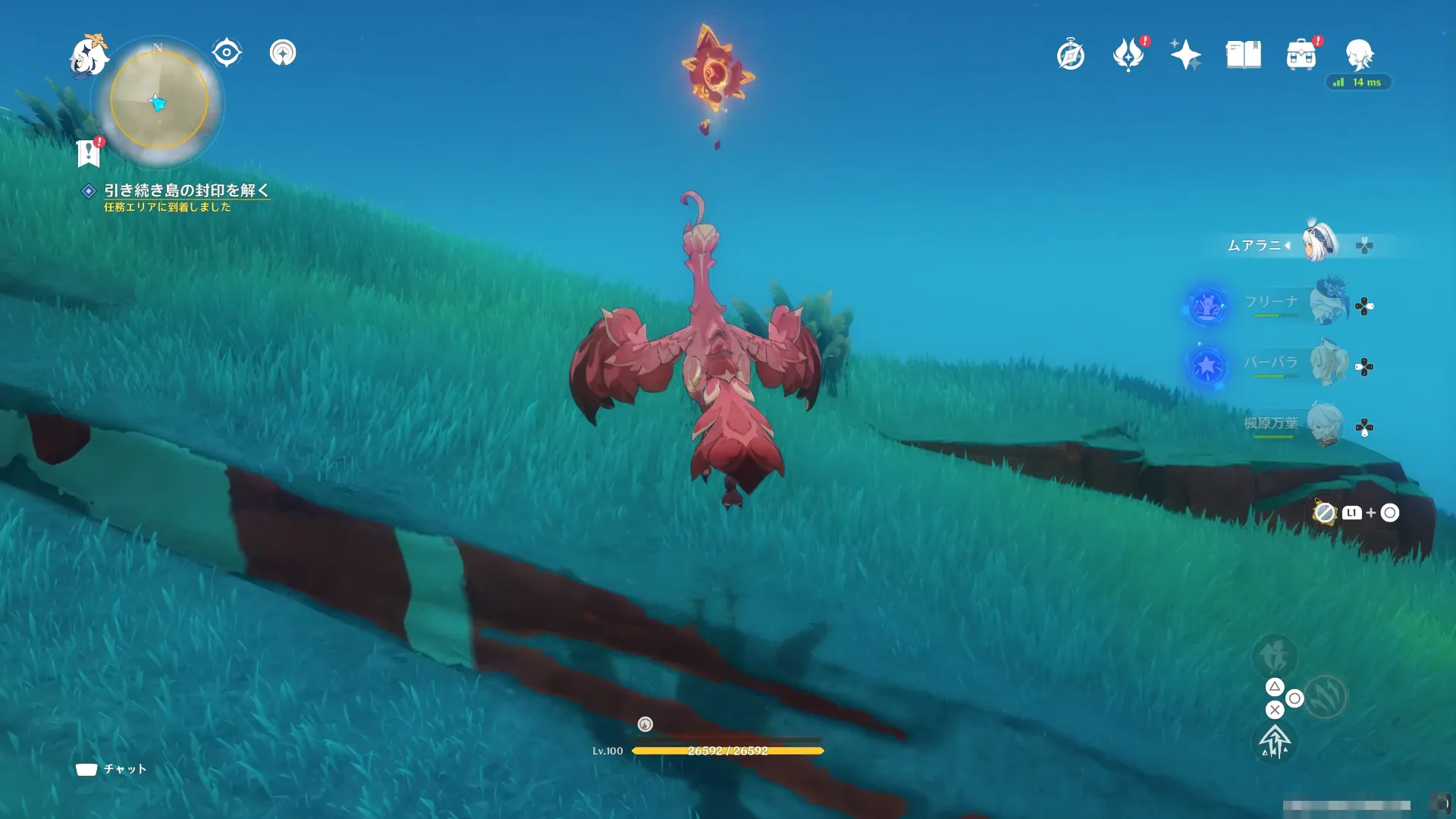
Task: Switch to party member フリーナ
Action: click(1327, 303)
